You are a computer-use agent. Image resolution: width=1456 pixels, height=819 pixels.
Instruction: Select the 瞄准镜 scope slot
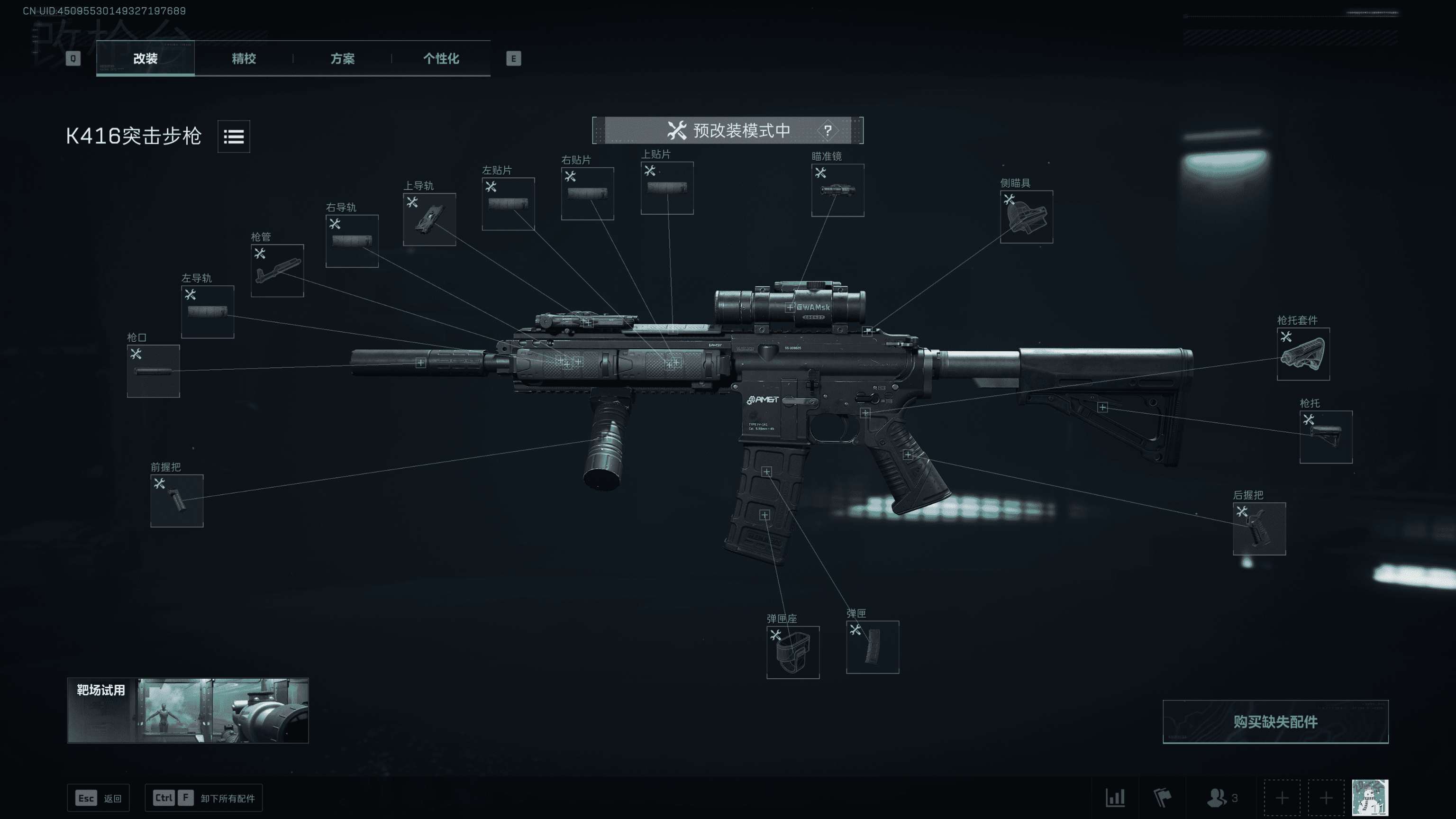pyautogui.click(x=837, y=190)
